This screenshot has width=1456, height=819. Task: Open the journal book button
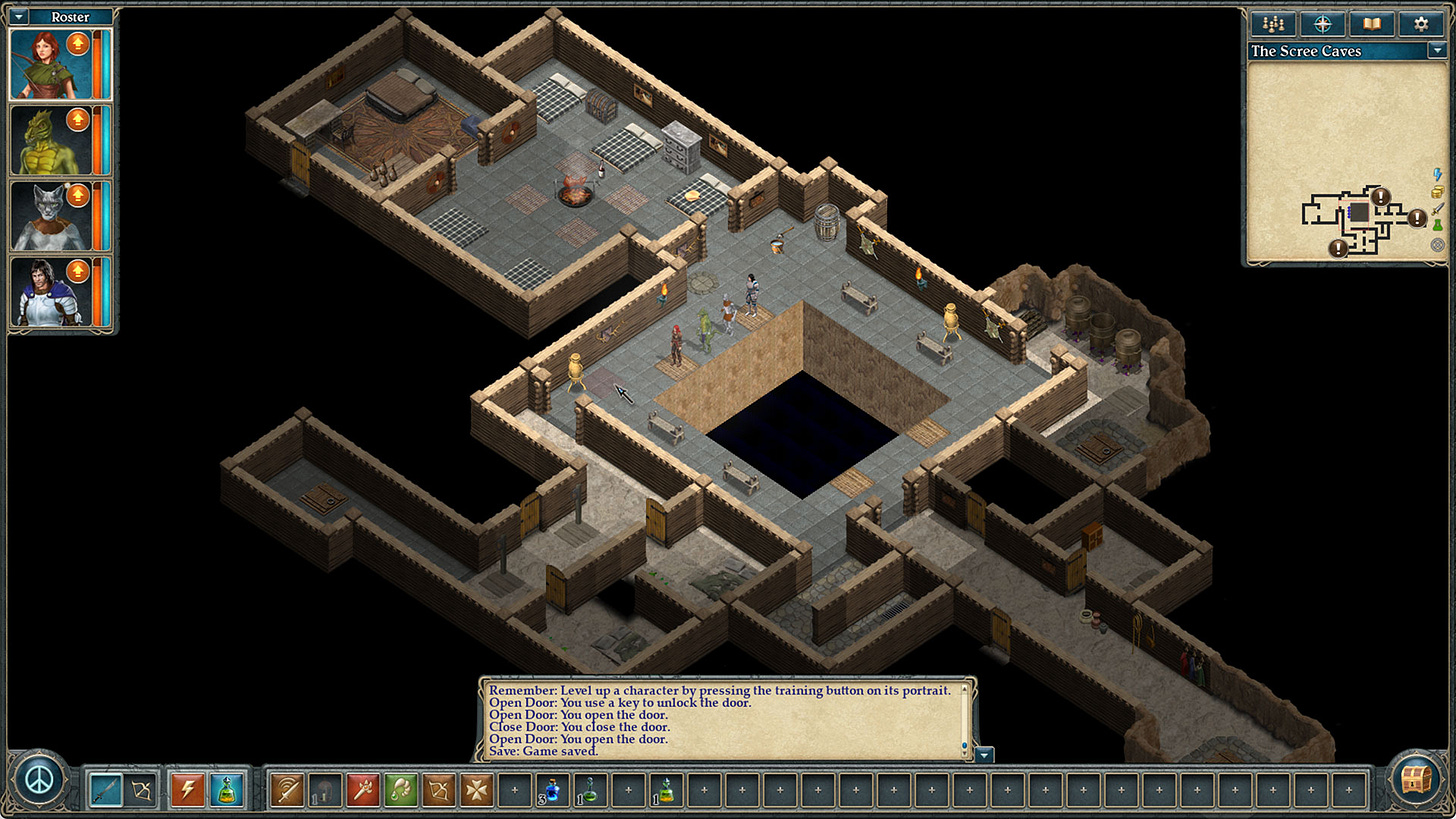1371,24
